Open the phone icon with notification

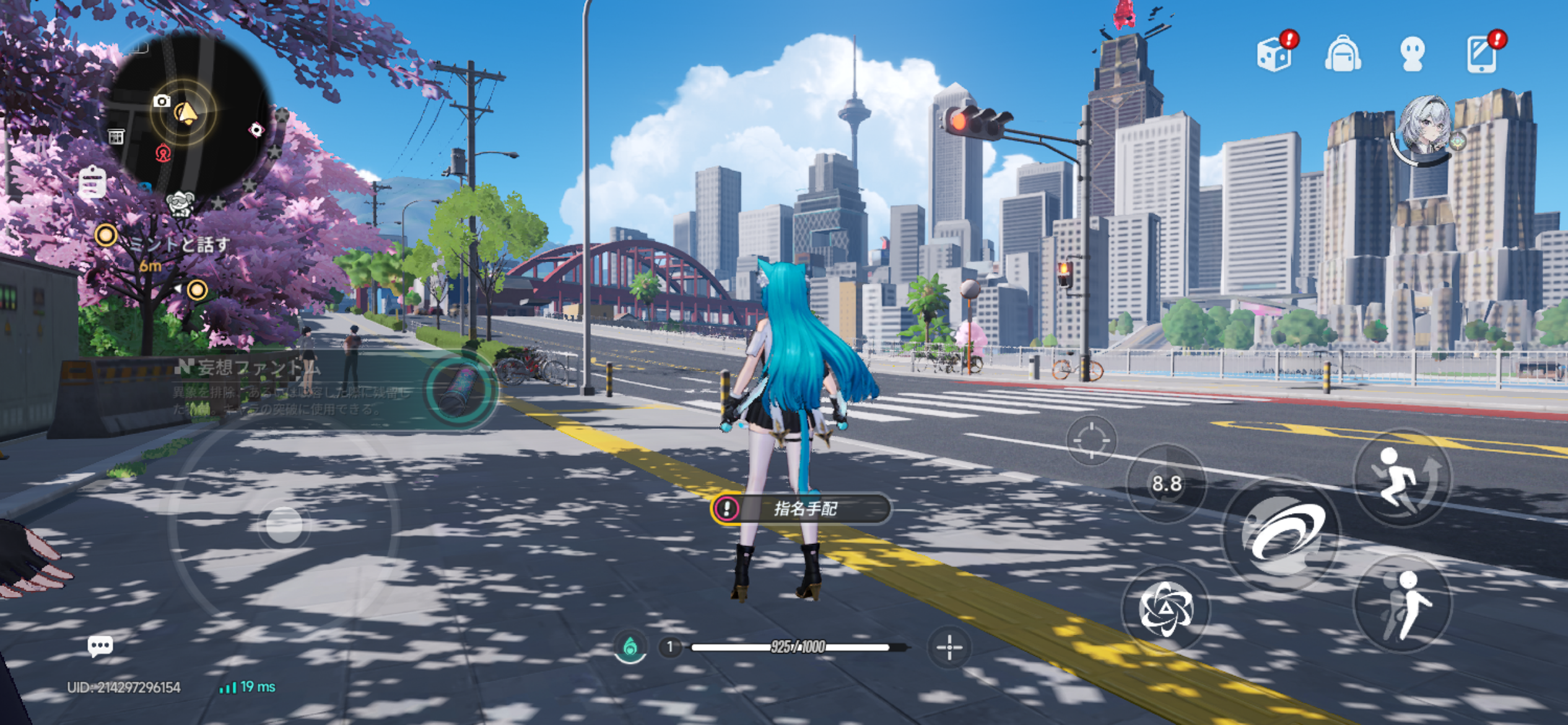(x=1481, y=55)
